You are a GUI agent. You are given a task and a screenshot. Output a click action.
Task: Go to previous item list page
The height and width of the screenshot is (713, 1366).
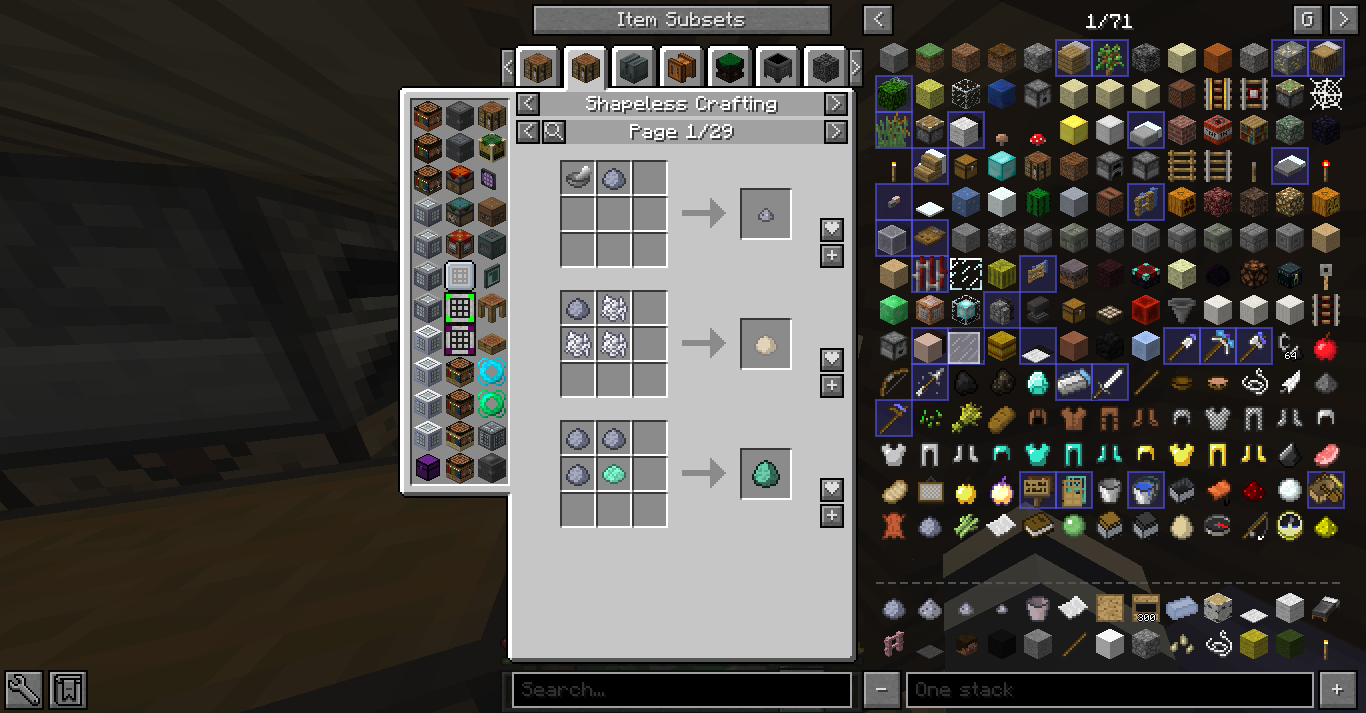(878, 20)
